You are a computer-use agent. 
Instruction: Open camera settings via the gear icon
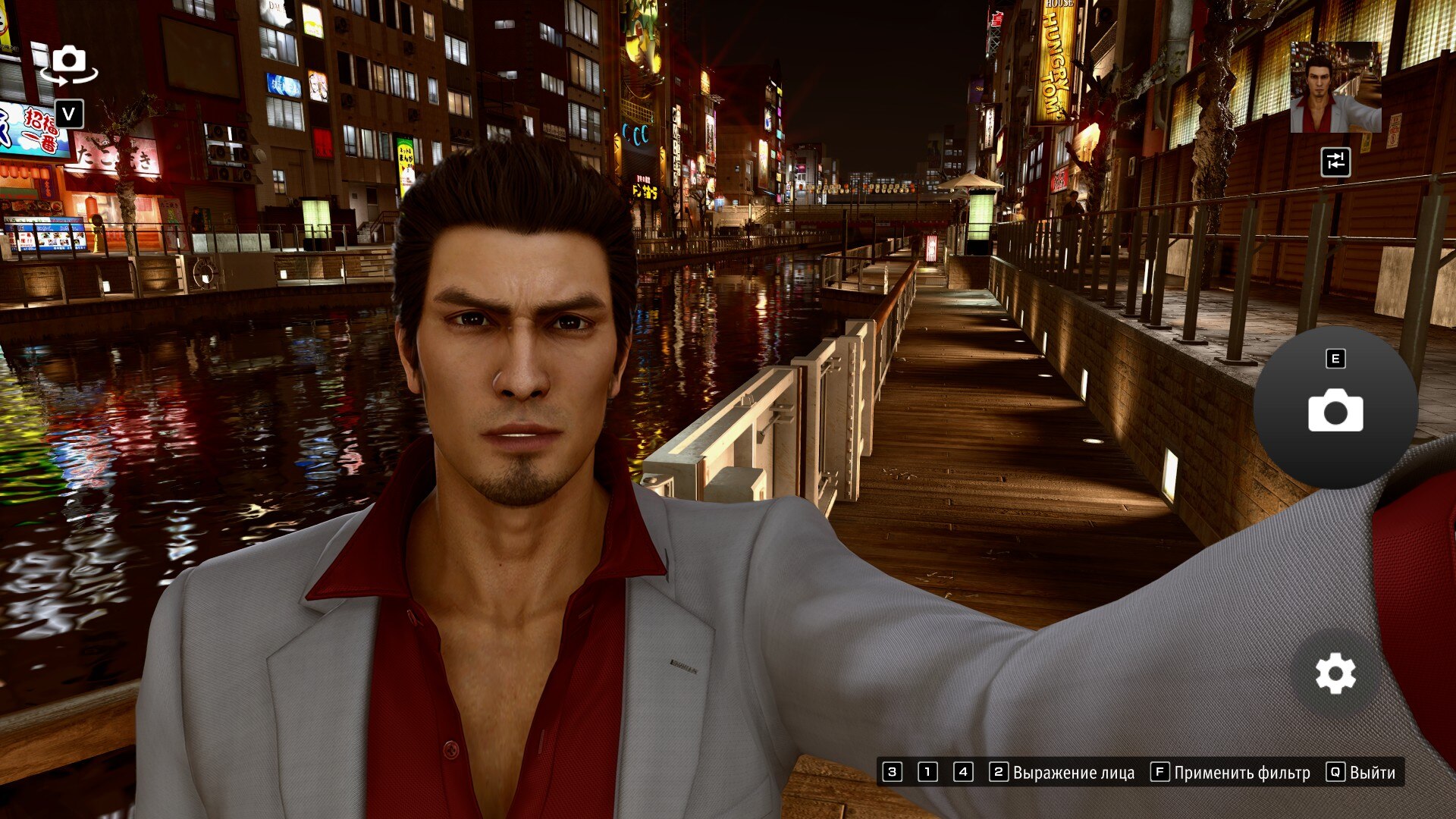(1335, 673)
